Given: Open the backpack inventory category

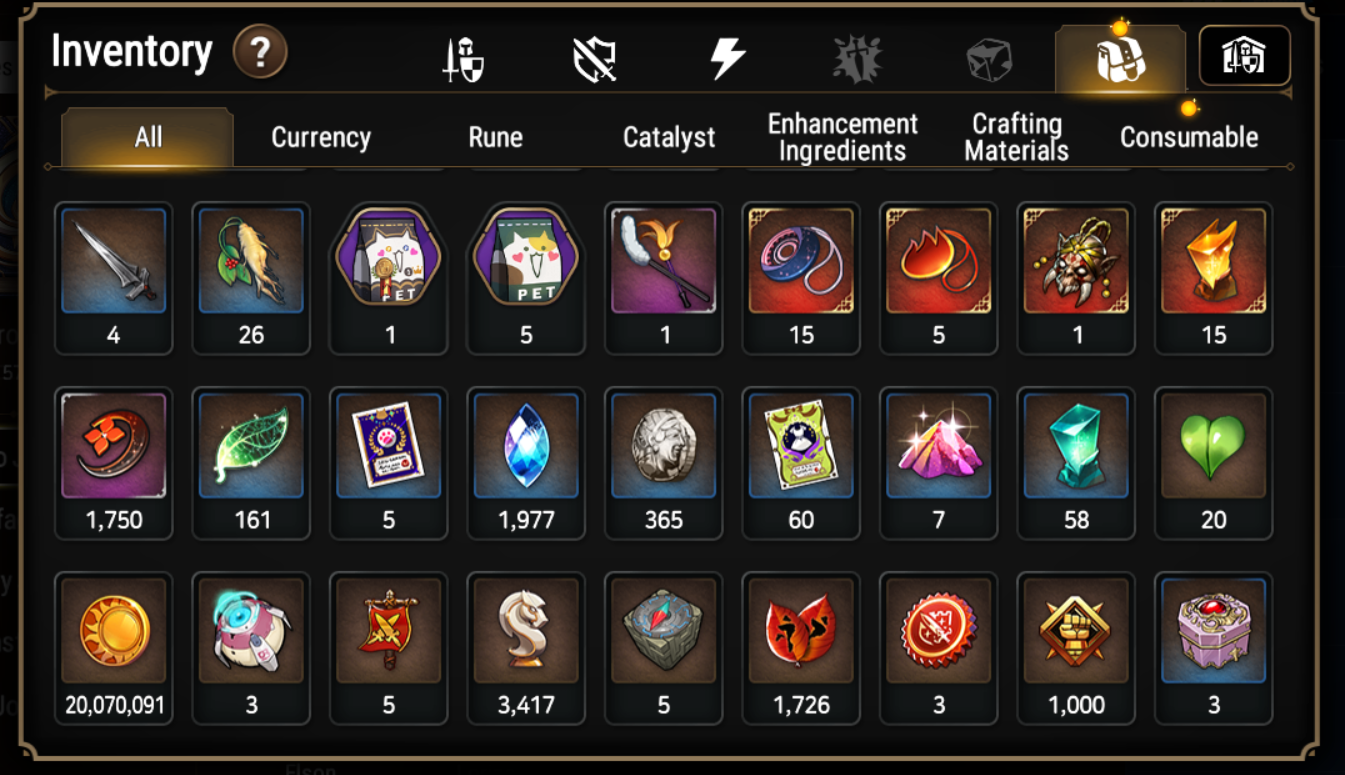Looking at the screenshot, I should point(1120,59).
